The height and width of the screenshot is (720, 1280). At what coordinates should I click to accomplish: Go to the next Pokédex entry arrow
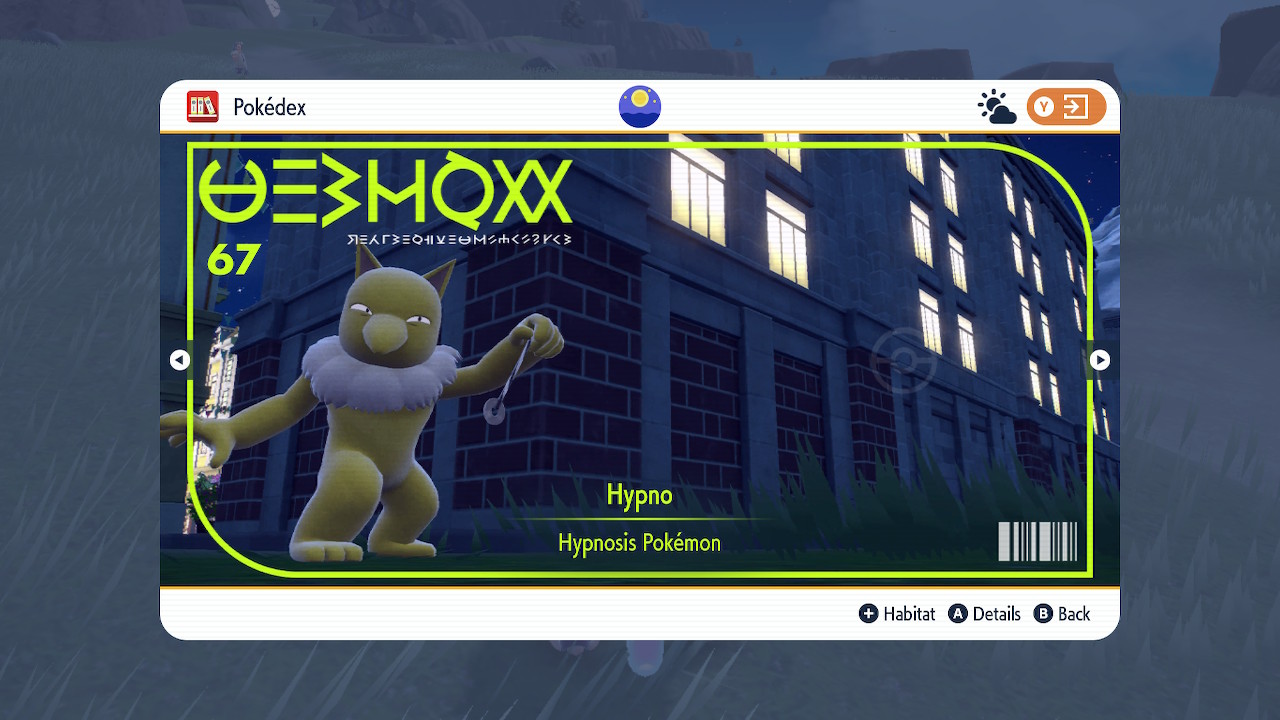pyautogui.click(x=1100, y=360)
